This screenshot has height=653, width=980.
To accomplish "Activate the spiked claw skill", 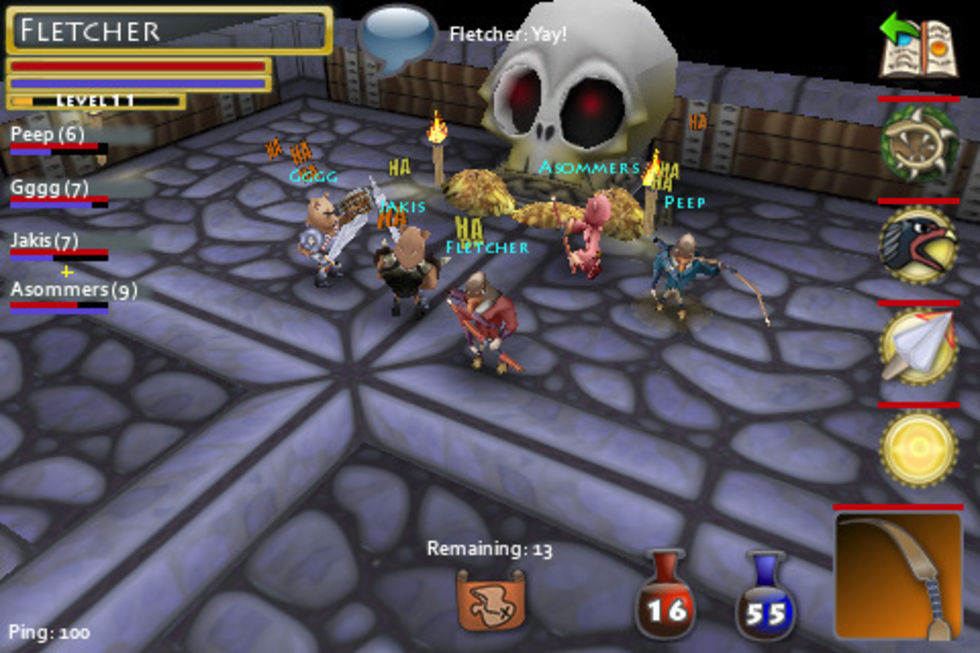I will (x=919, y=144).
